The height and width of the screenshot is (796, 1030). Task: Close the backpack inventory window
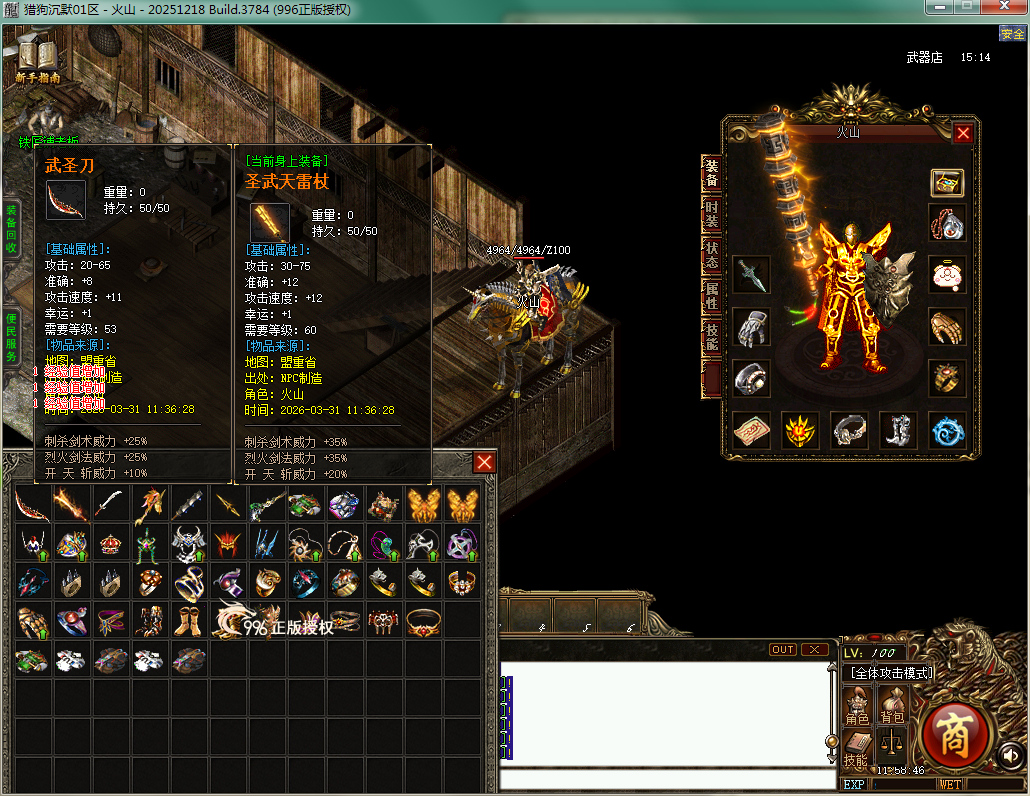(484, 462)
